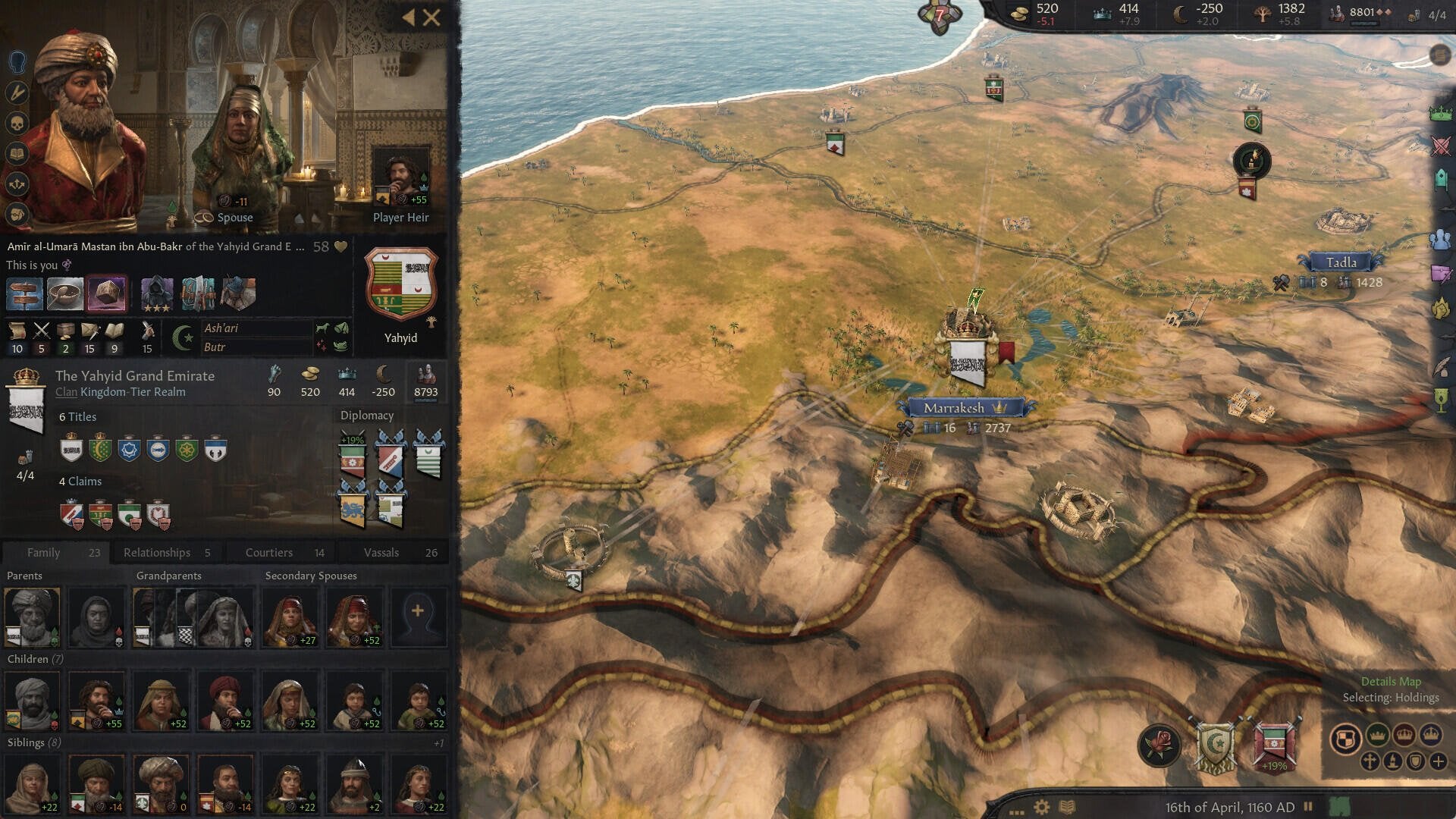Select the Lifestyle book icon on left sidebar

(x=16, y=152)
